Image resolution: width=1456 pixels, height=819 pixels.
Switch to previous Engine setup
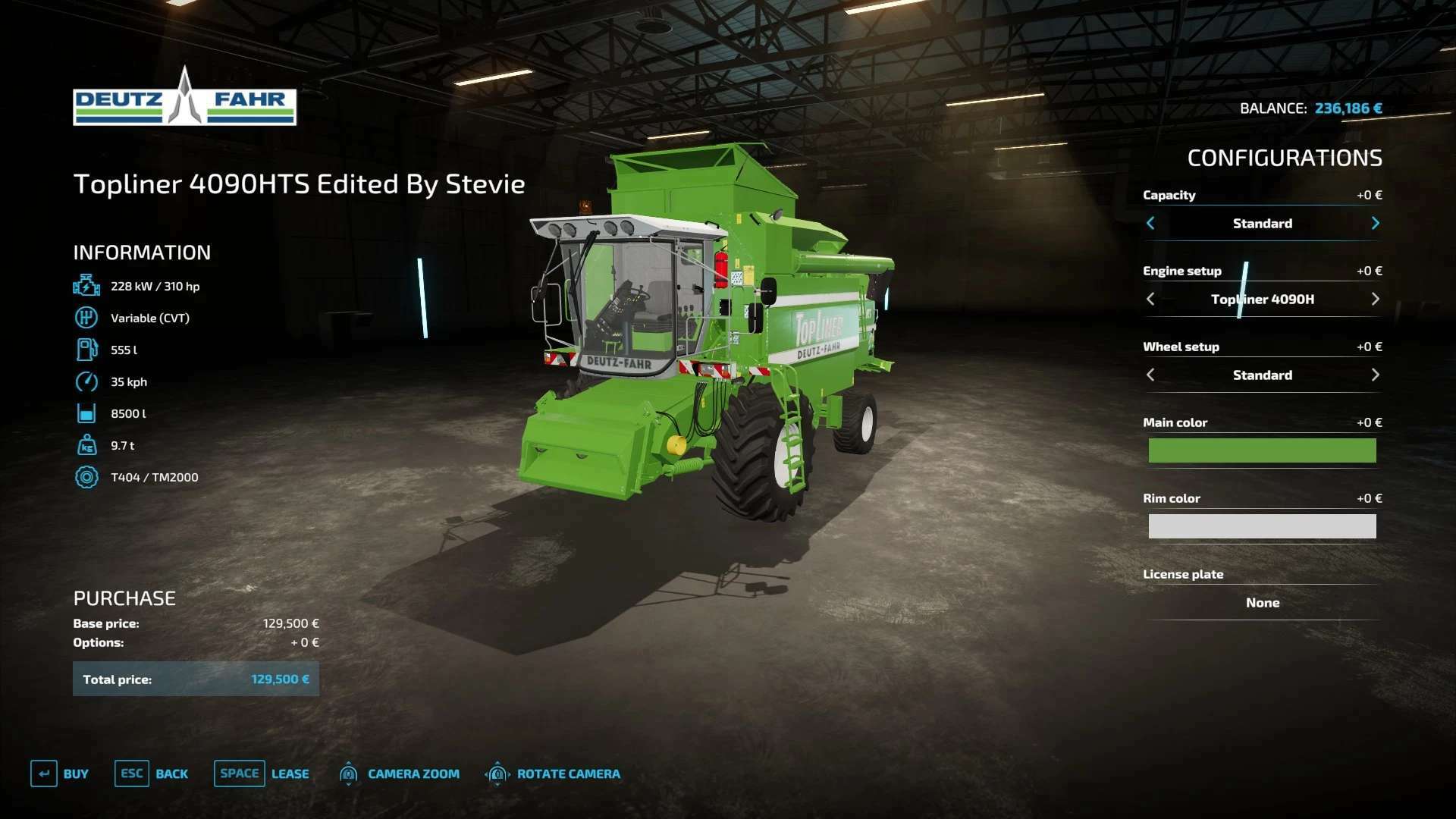pyautogui.click(x=1150, y=299)
